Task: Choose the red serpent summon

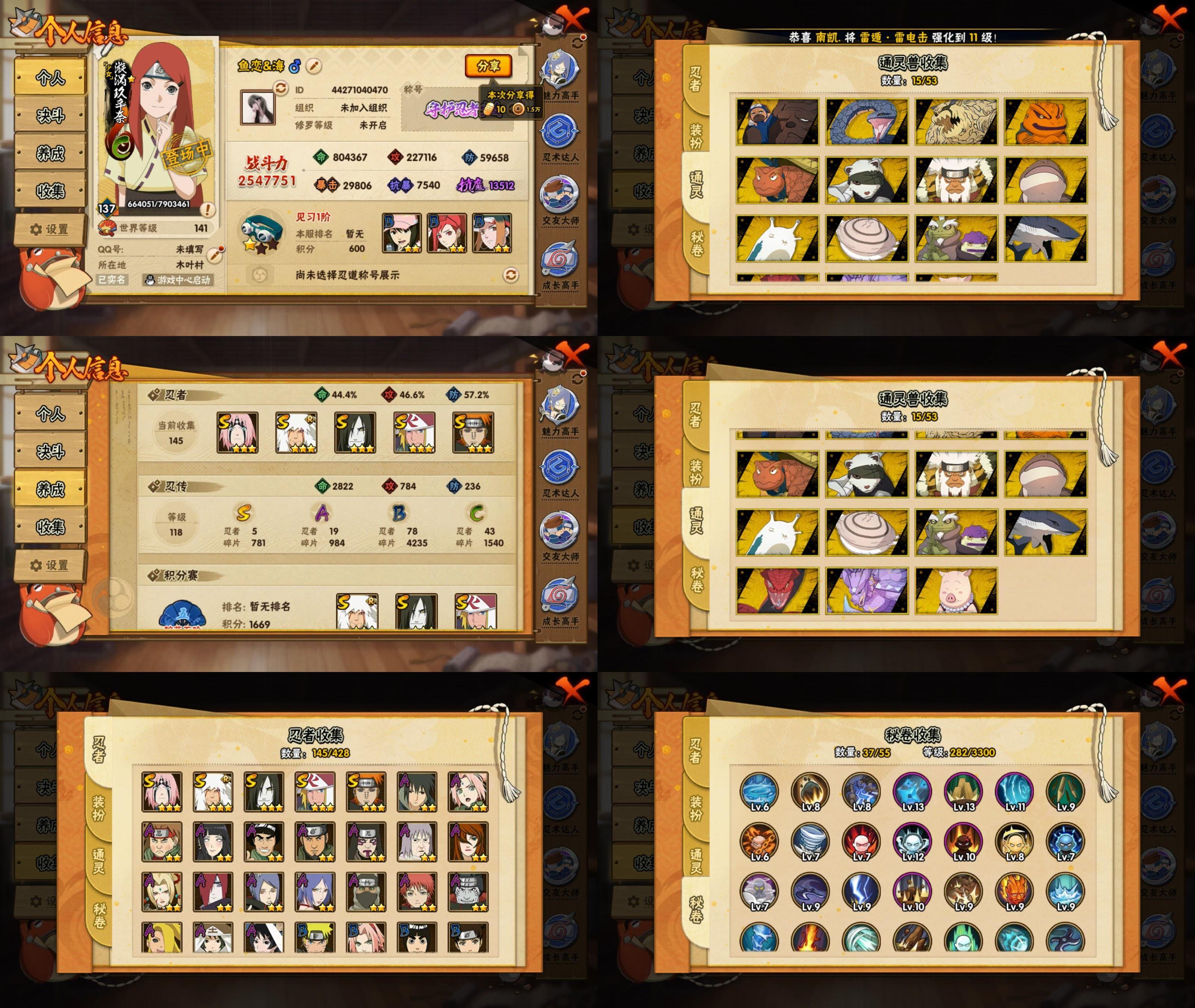Action: 777,591
